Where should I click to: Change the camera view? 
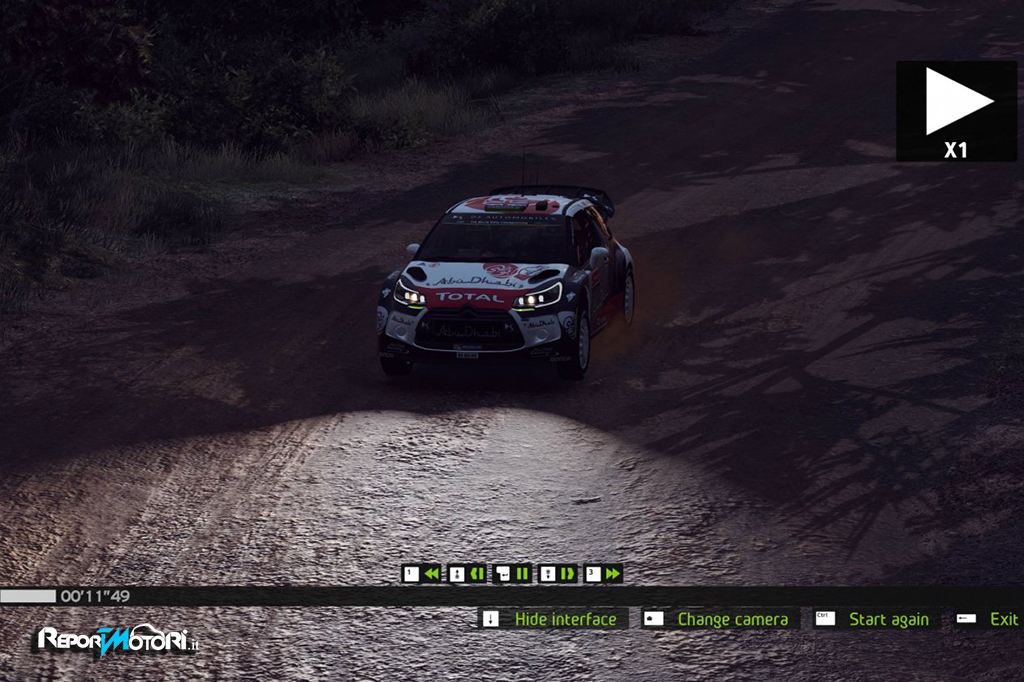(x=732, y=619)
